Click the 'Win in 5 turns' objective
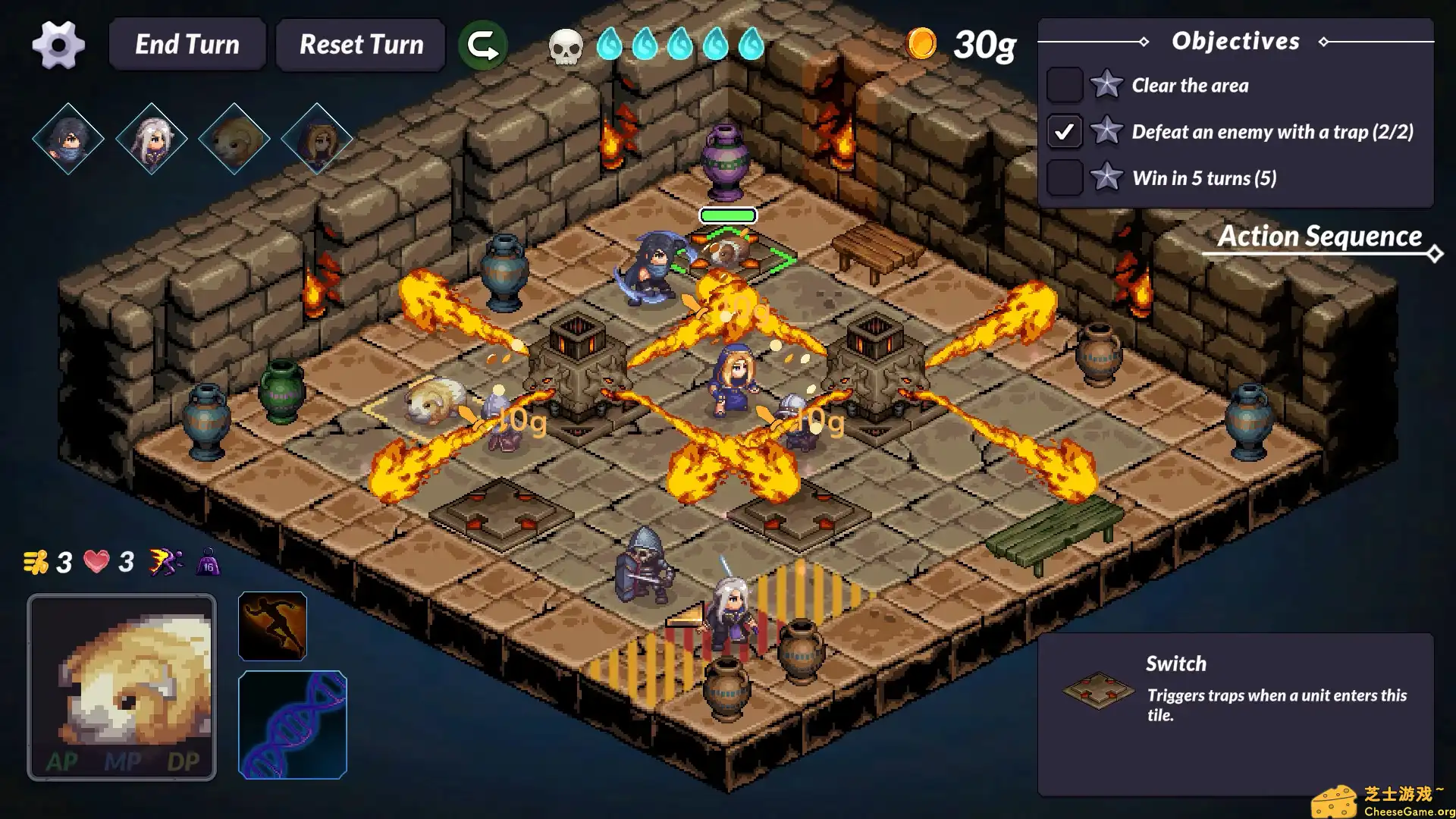Image resolution: width=1456 pixels, height=819 pixels. point(1203,178)
